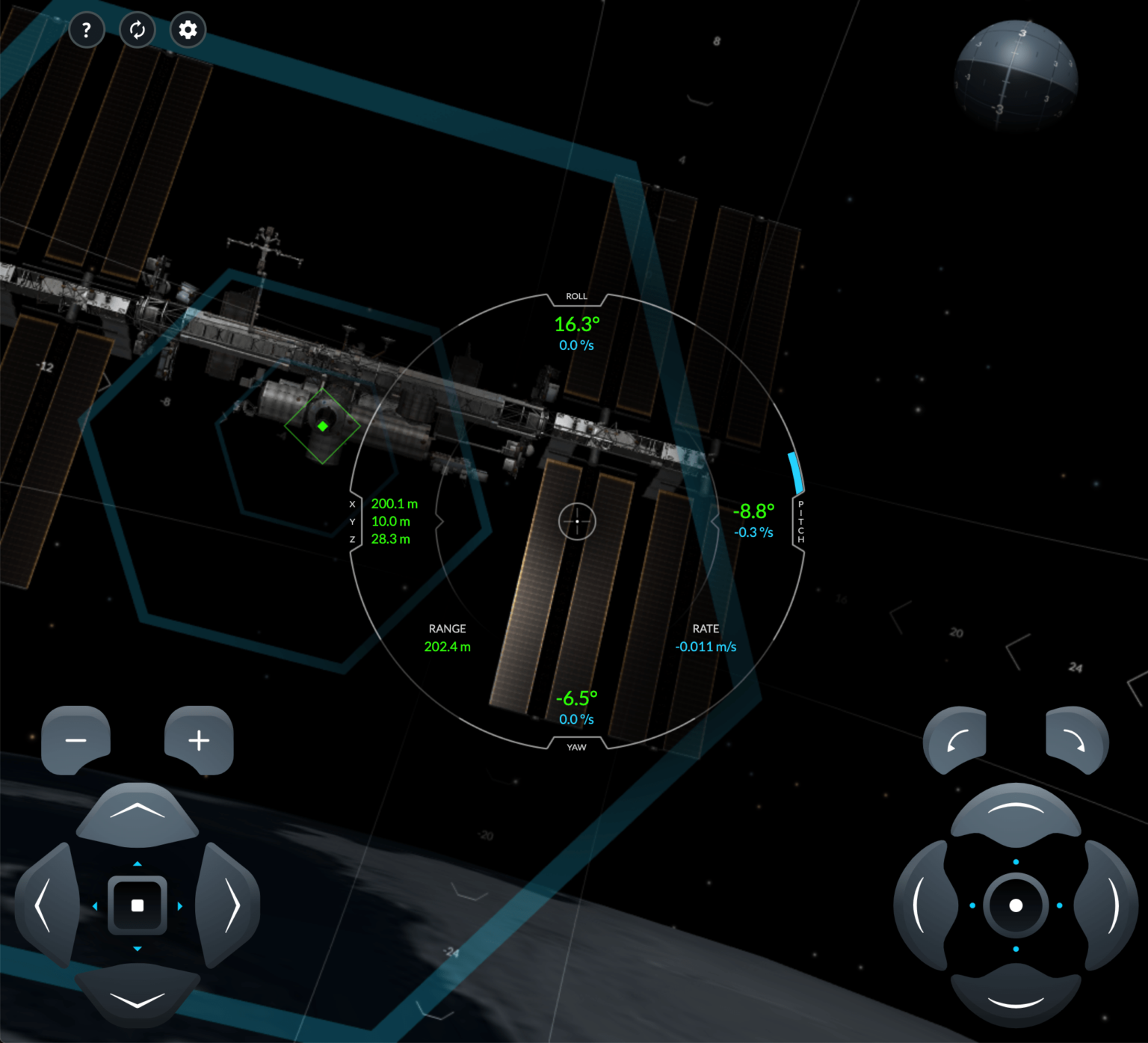The height and width of the screenshot is (1043, 1148).
Task: Roll the spacecraft clockwise
Action: point(1076,739)
